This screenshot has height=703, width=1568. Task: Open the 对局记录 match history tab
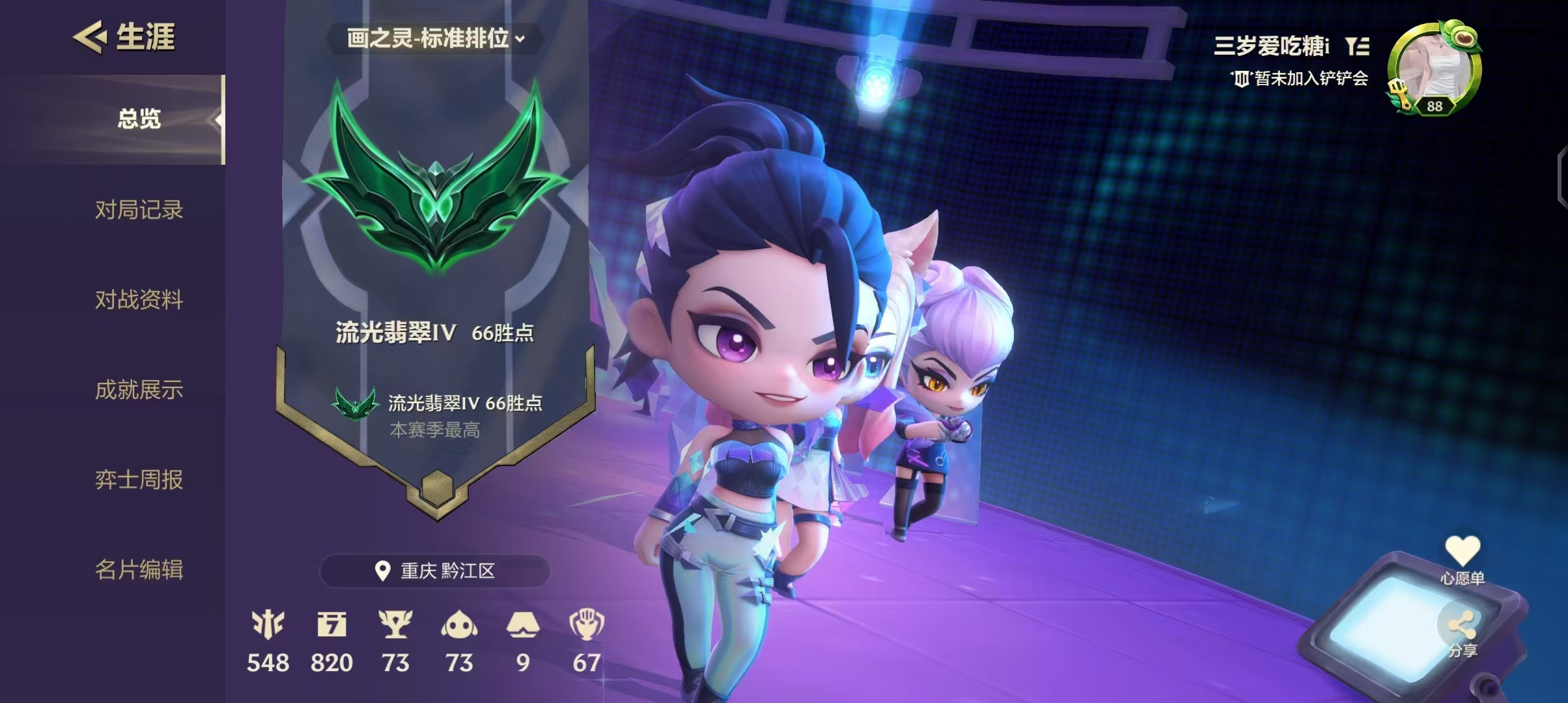click(139, 210)
